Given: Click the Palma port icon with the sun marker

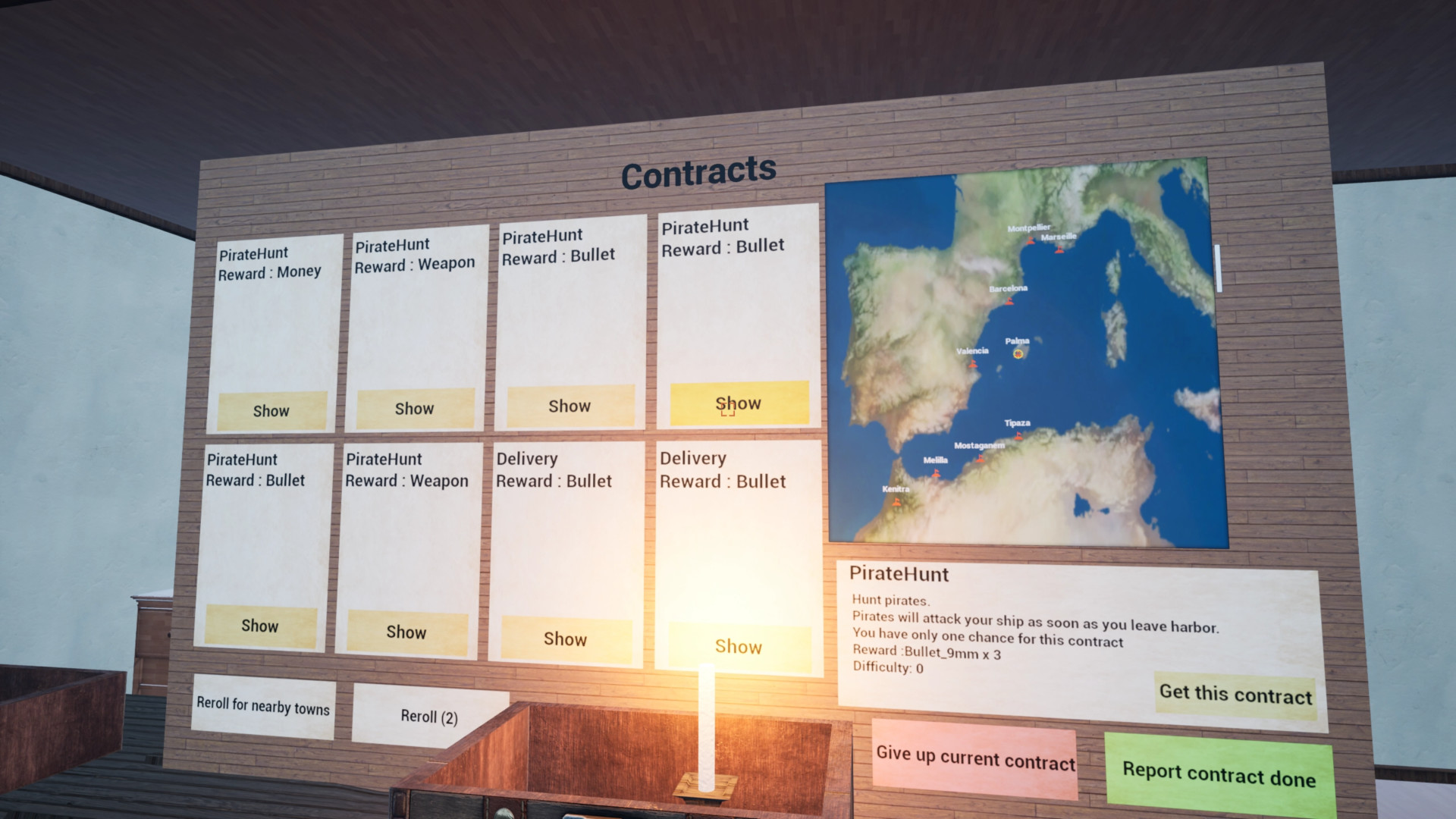Looking at the screenshot, I should click(1019, 353).
